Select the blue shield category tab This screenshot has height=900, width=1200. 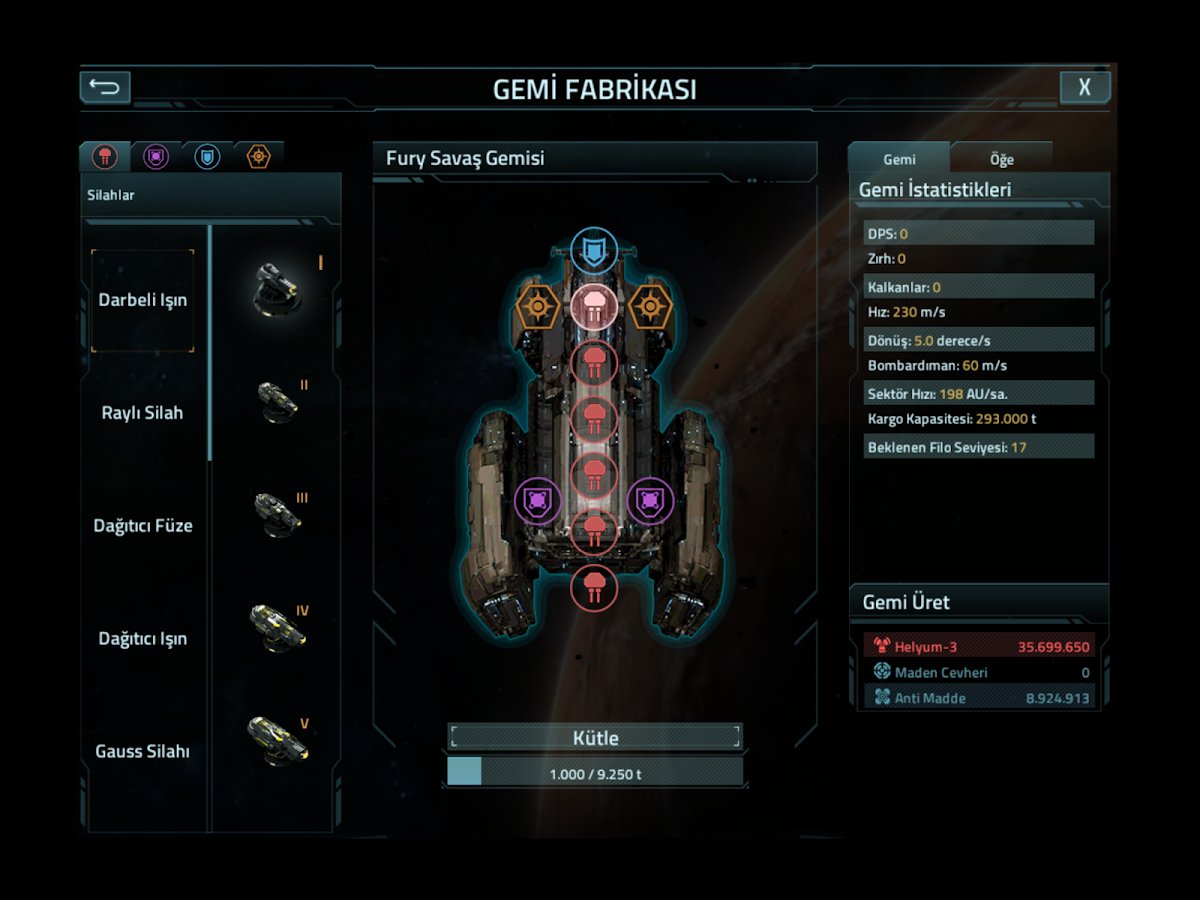pyautogui.click(x=207, y=156)
